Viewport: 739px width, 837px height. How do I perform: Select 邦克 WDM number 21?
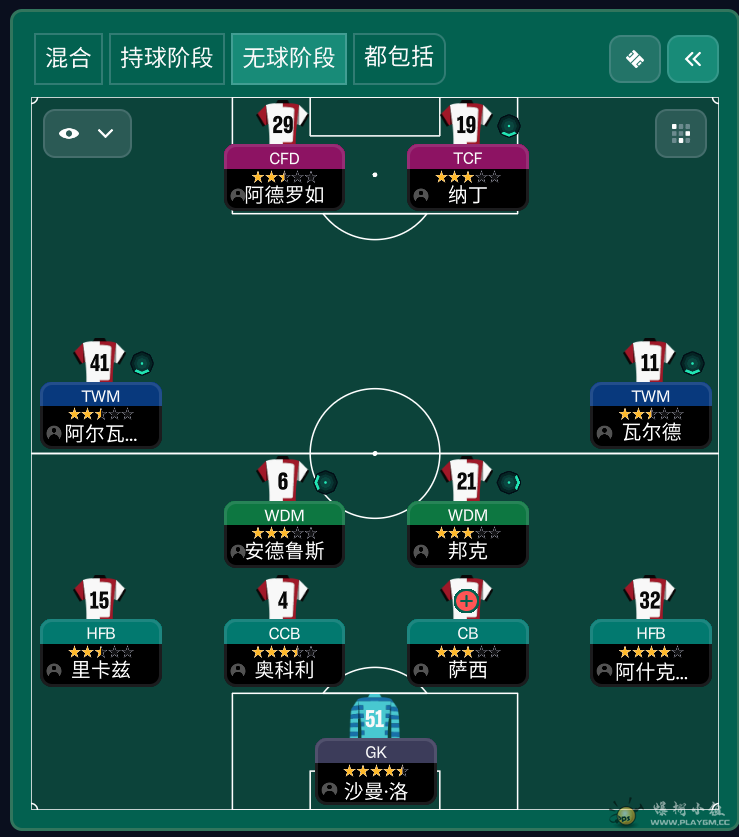467,533
